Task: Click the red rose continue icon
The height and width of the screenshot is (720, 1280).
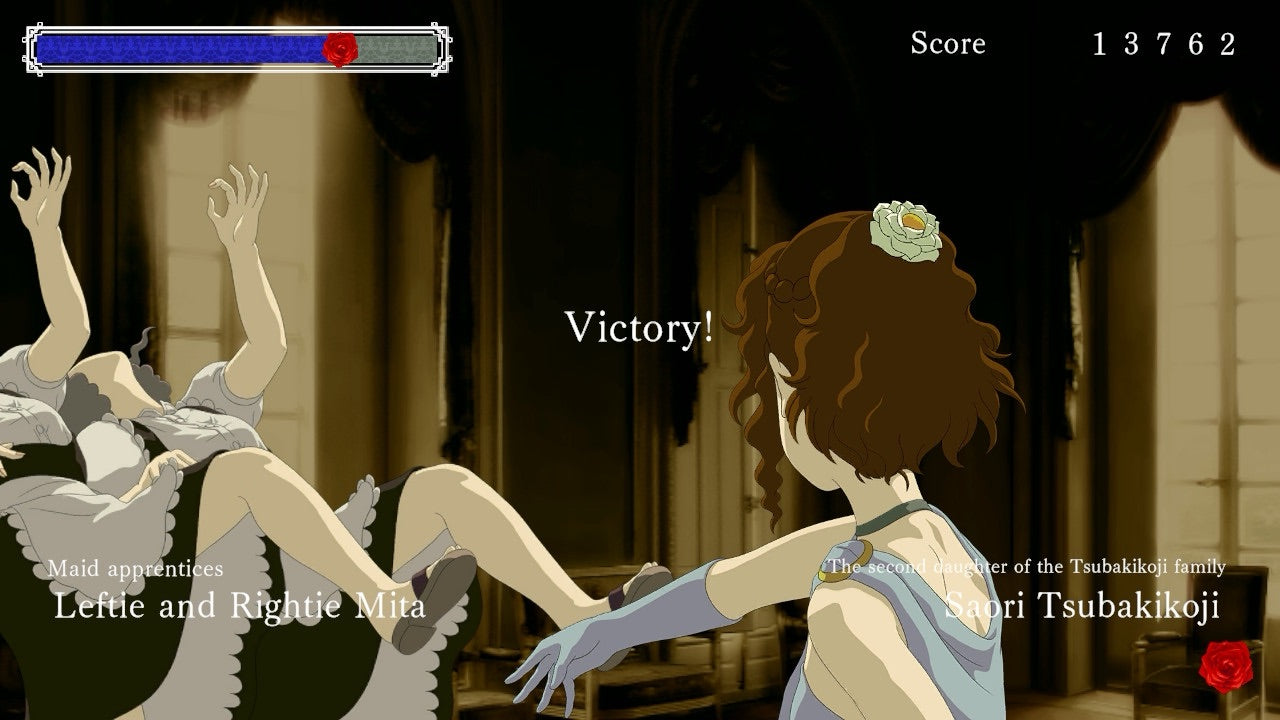Action: 1225,666
